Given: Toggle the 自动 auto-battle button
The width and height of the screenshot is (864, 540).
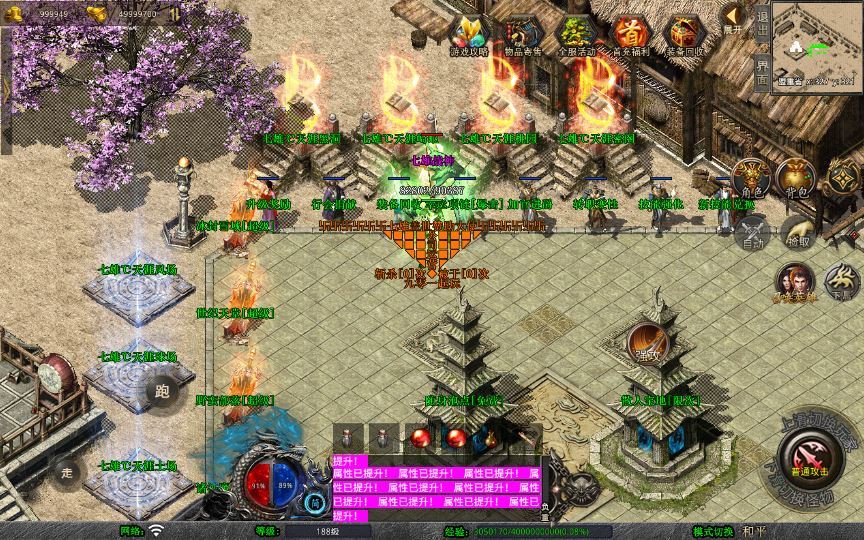Looking at the screenshot, I should point(752,233).
